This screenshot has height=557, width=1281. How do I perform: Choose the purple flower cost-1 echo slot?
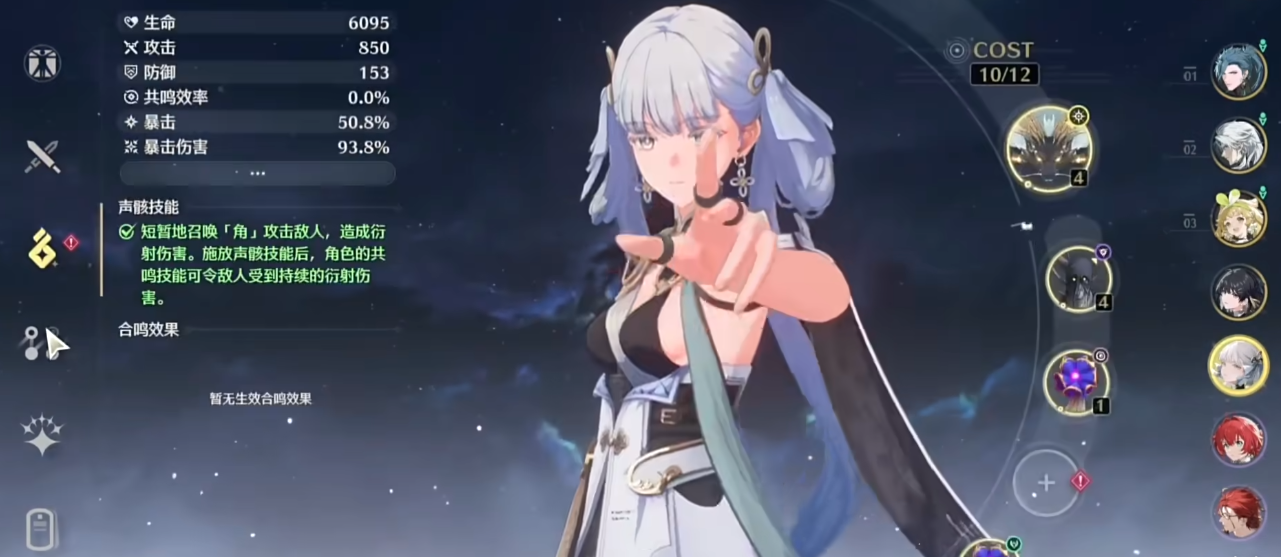(1076, 383)
